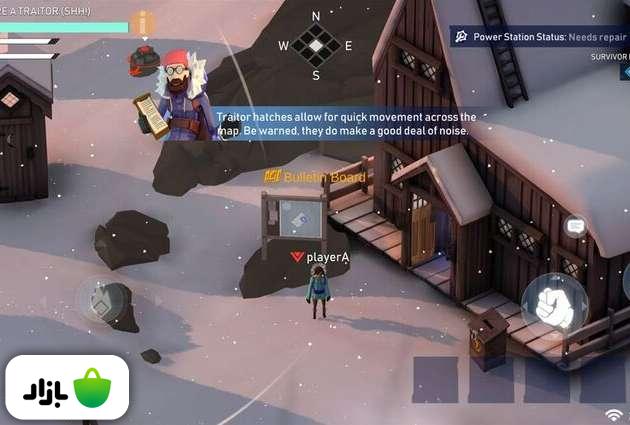Click the orange info icon
630x425 pixels.
pos(145,24)
